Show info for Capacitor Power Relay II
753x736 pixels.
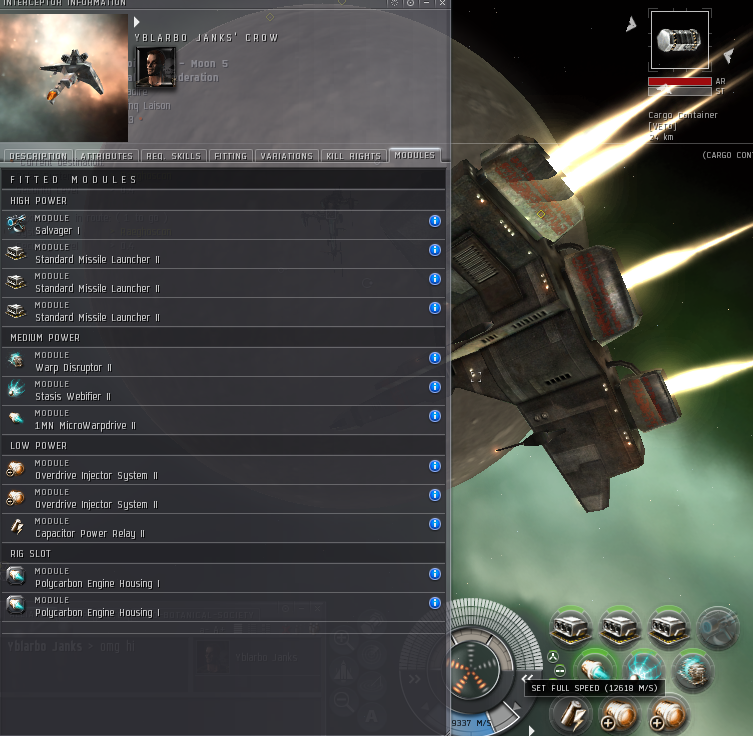pyautogui.click(x=435, y=524)
